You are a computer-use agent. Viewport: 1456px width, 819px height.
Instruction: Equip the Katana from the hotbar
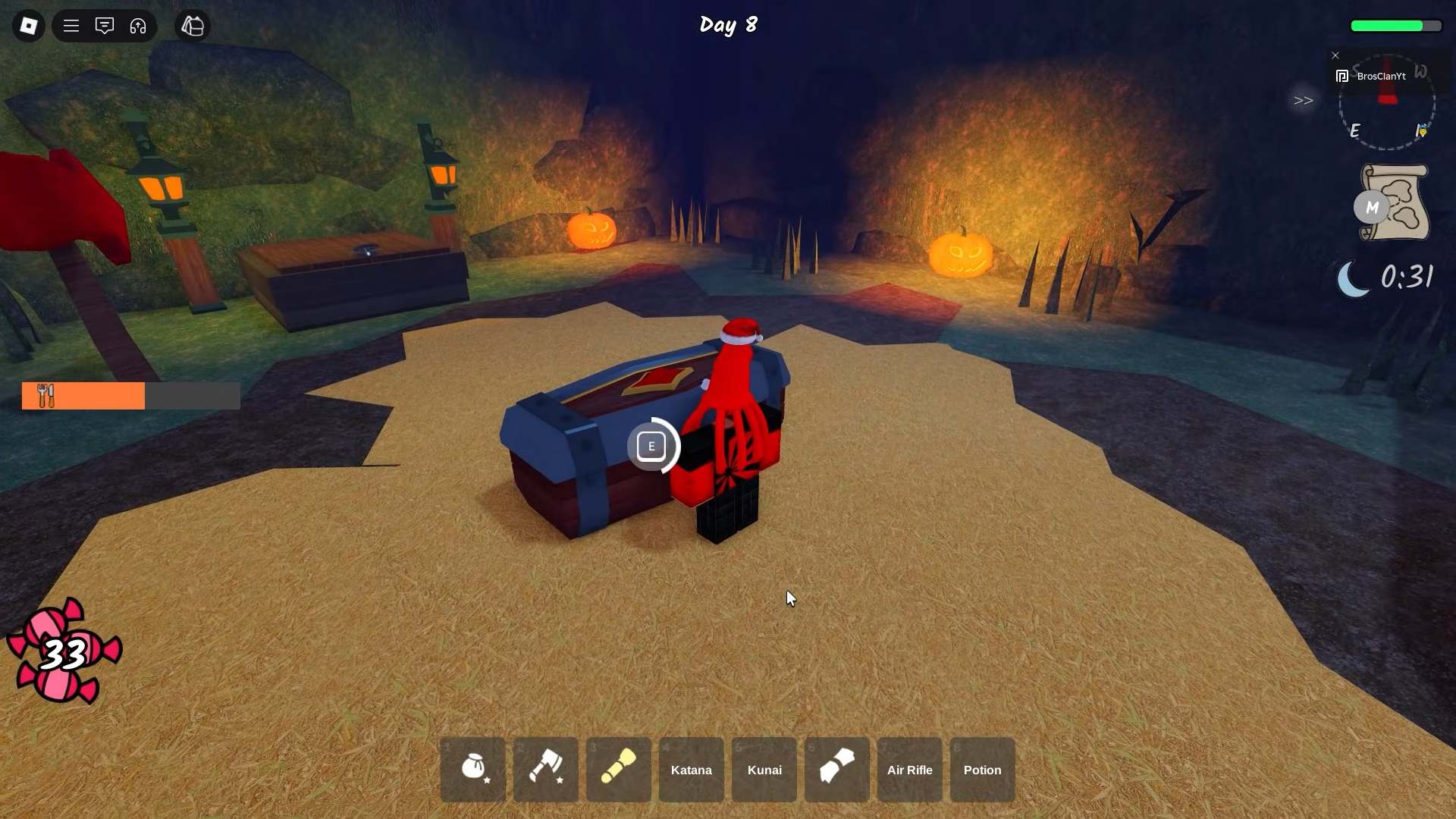pos(691,769)
